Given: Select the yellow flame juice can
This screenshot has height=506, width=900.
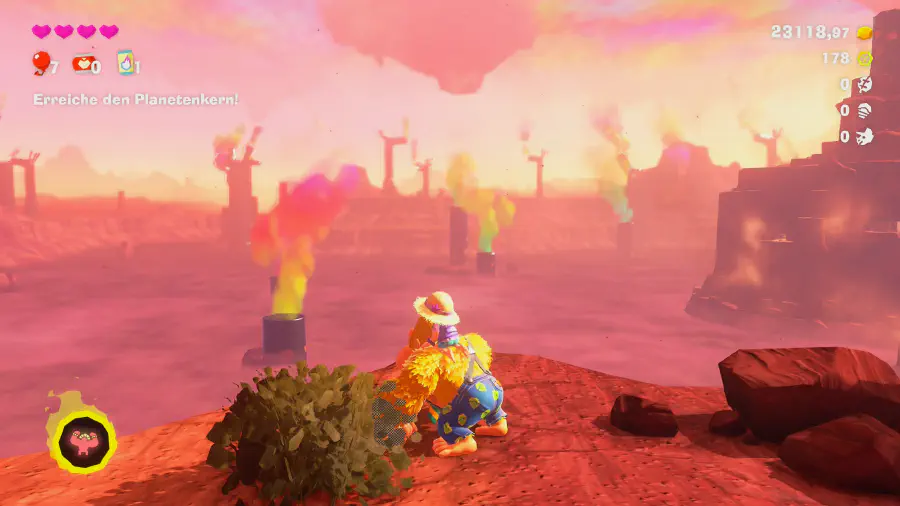Looking at the screenshot, I should click(x=124, y=64).
